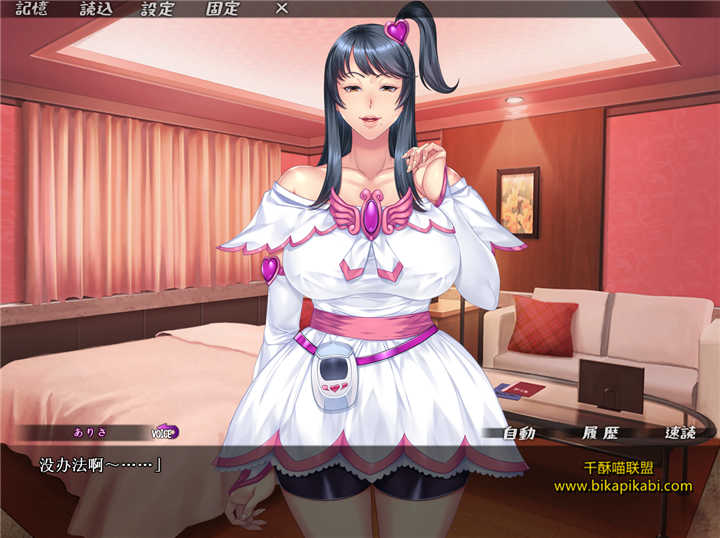Show the 履歴 dialogue history
This screenshot has height=538, width=720.
(598, 434)
